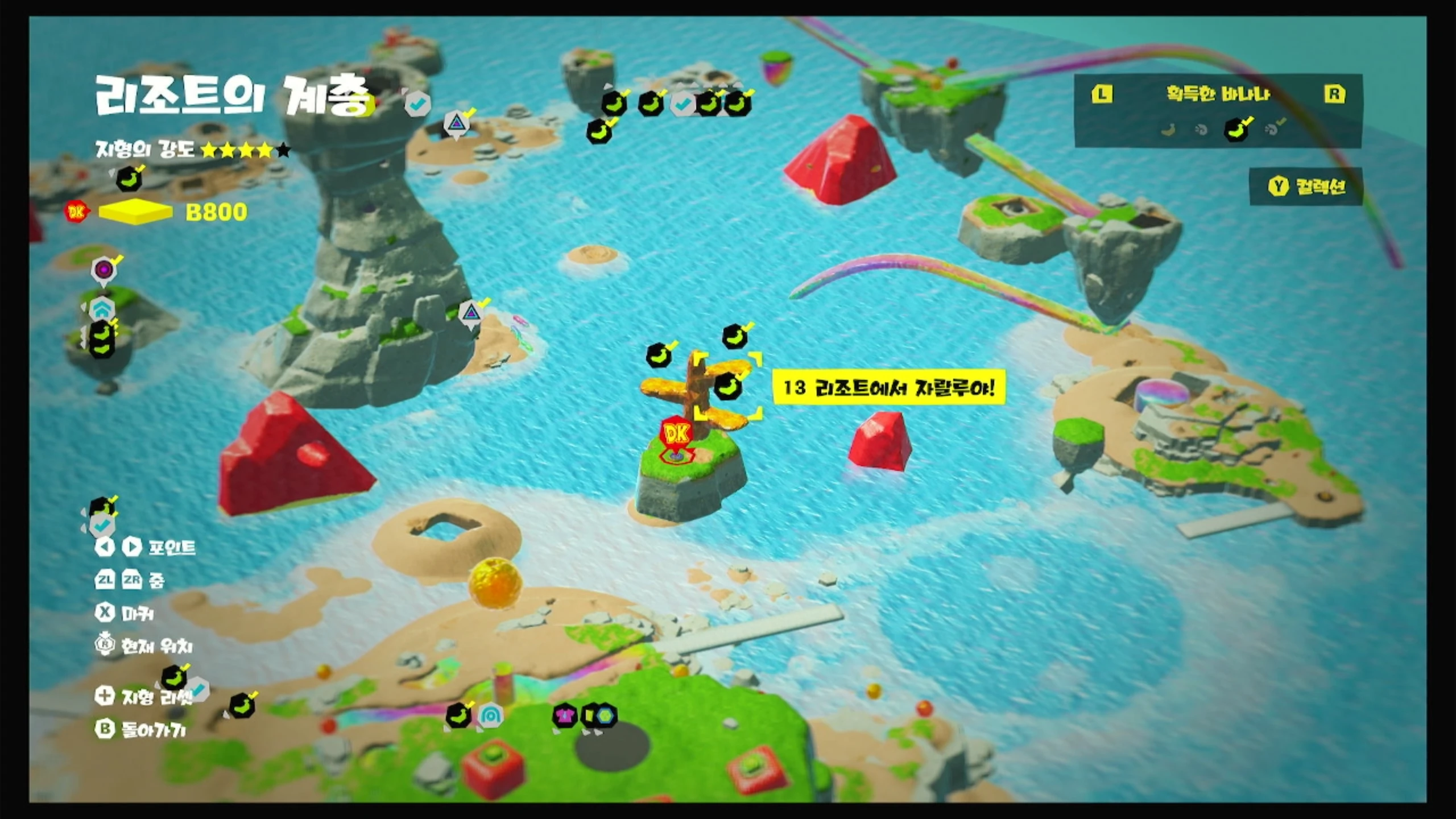Select the blue arch map marker
Image resolution: width=1456 pixels, height=819 pixels.
[x=490, y=715]
